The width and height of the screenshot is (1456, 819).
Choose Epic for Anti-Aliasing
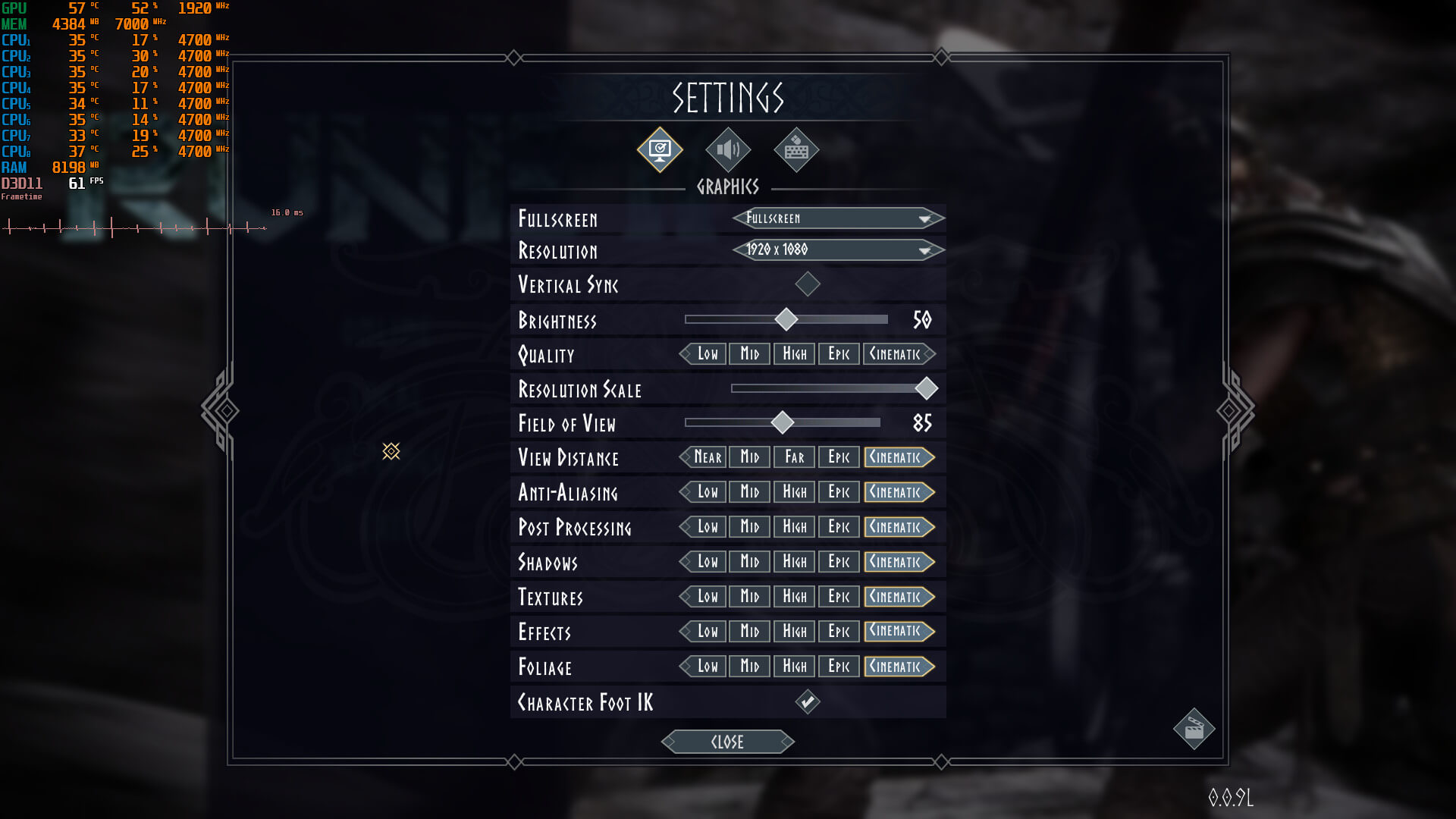pos(839,492)
